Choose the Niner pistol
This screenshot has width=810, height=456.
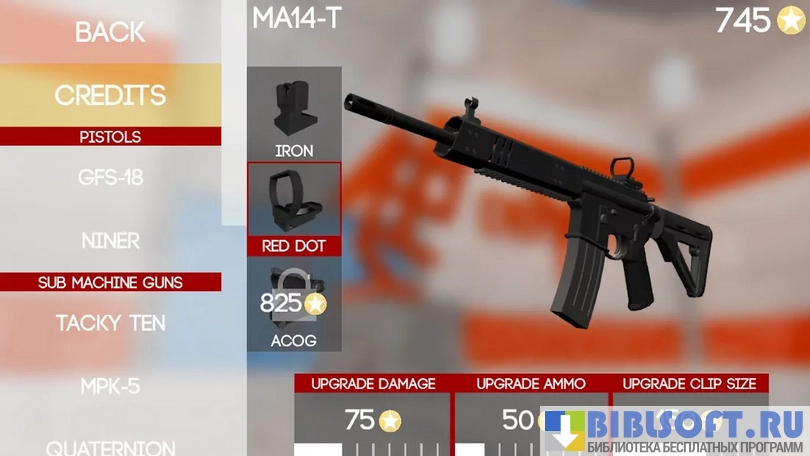coord(110,241)
